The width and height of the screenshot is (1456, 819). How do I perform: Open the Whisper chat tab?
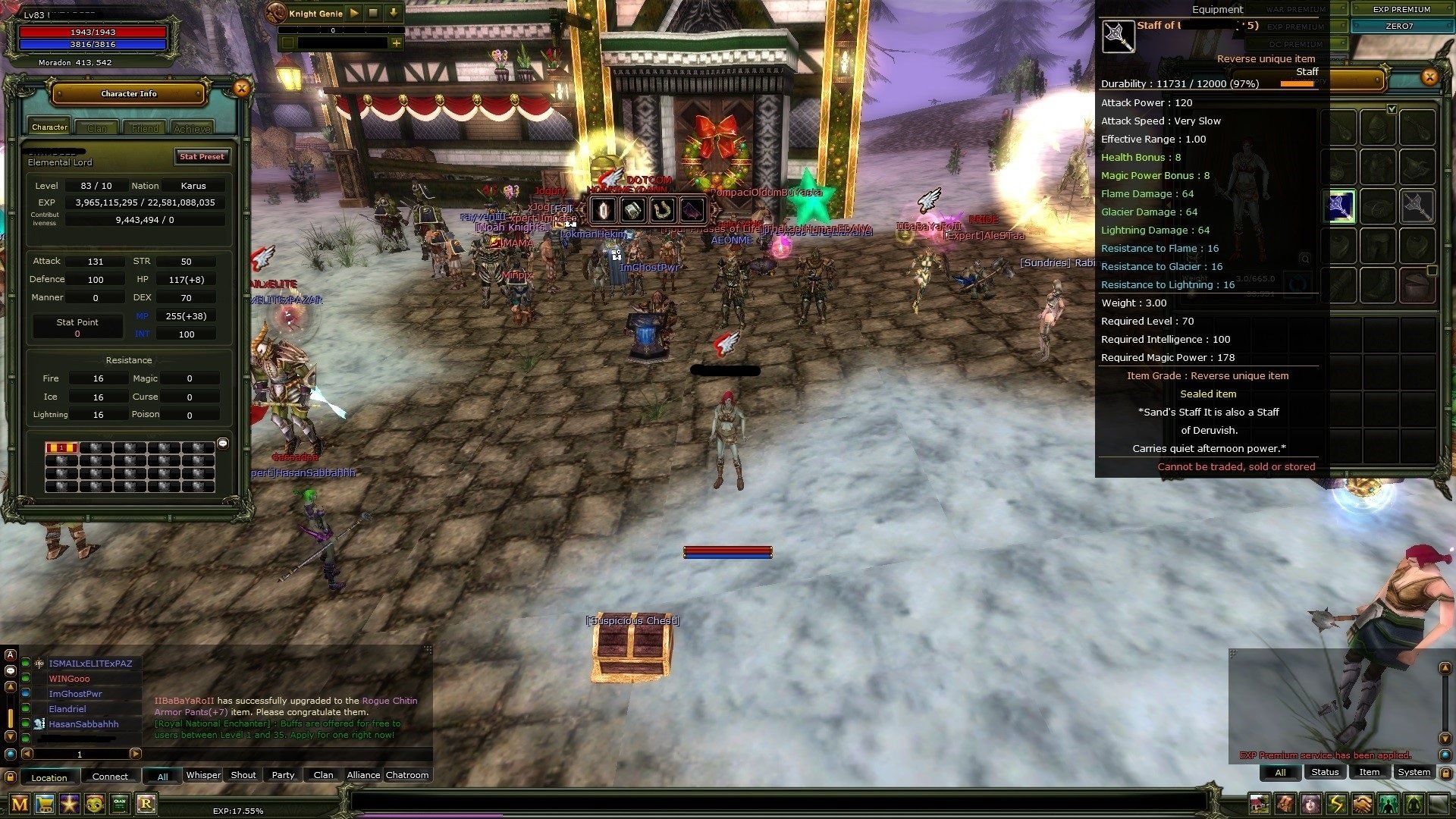pos(203,774)
